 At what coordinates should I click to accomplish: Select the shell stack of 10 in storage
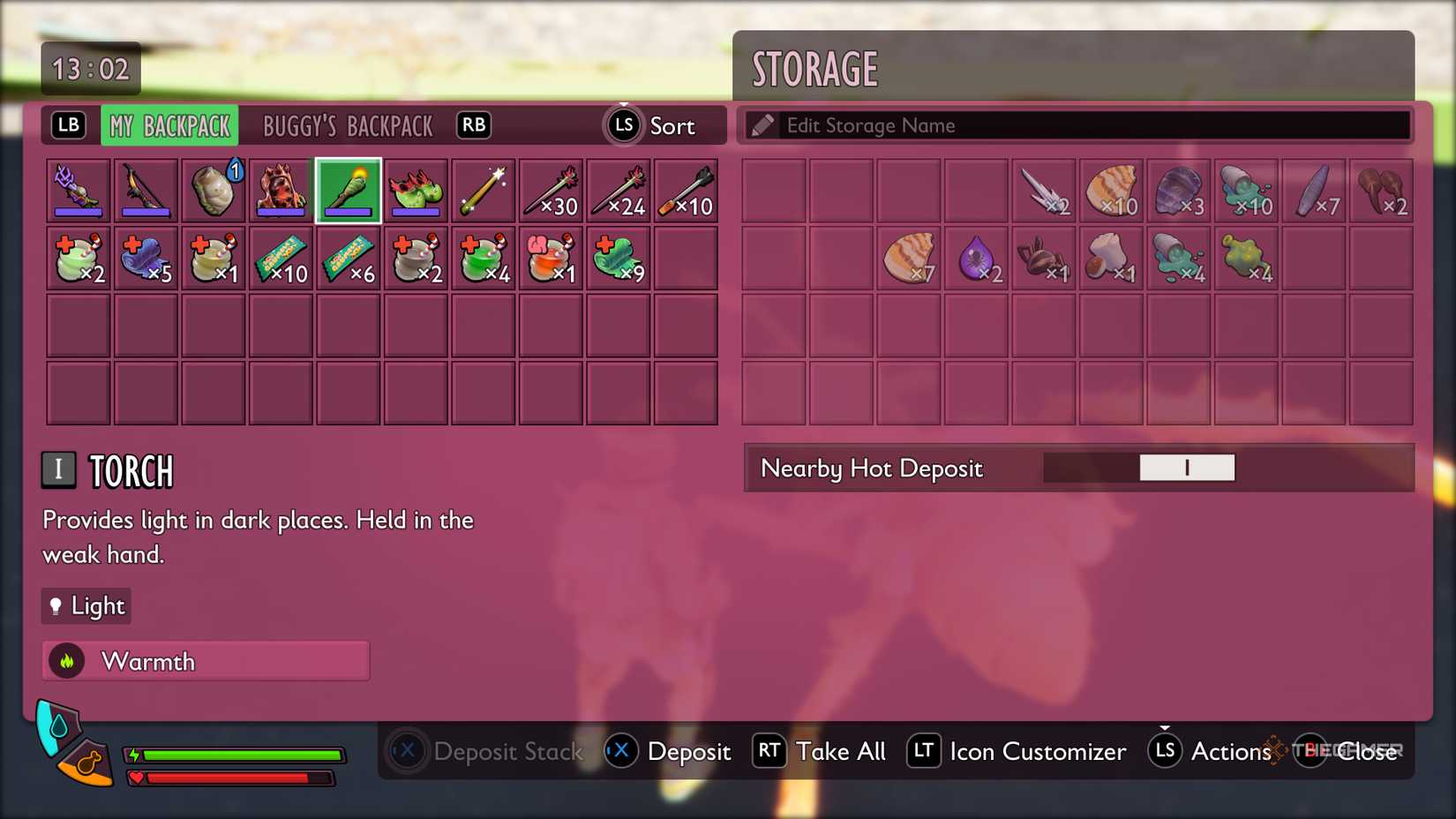click(1112, 189)
